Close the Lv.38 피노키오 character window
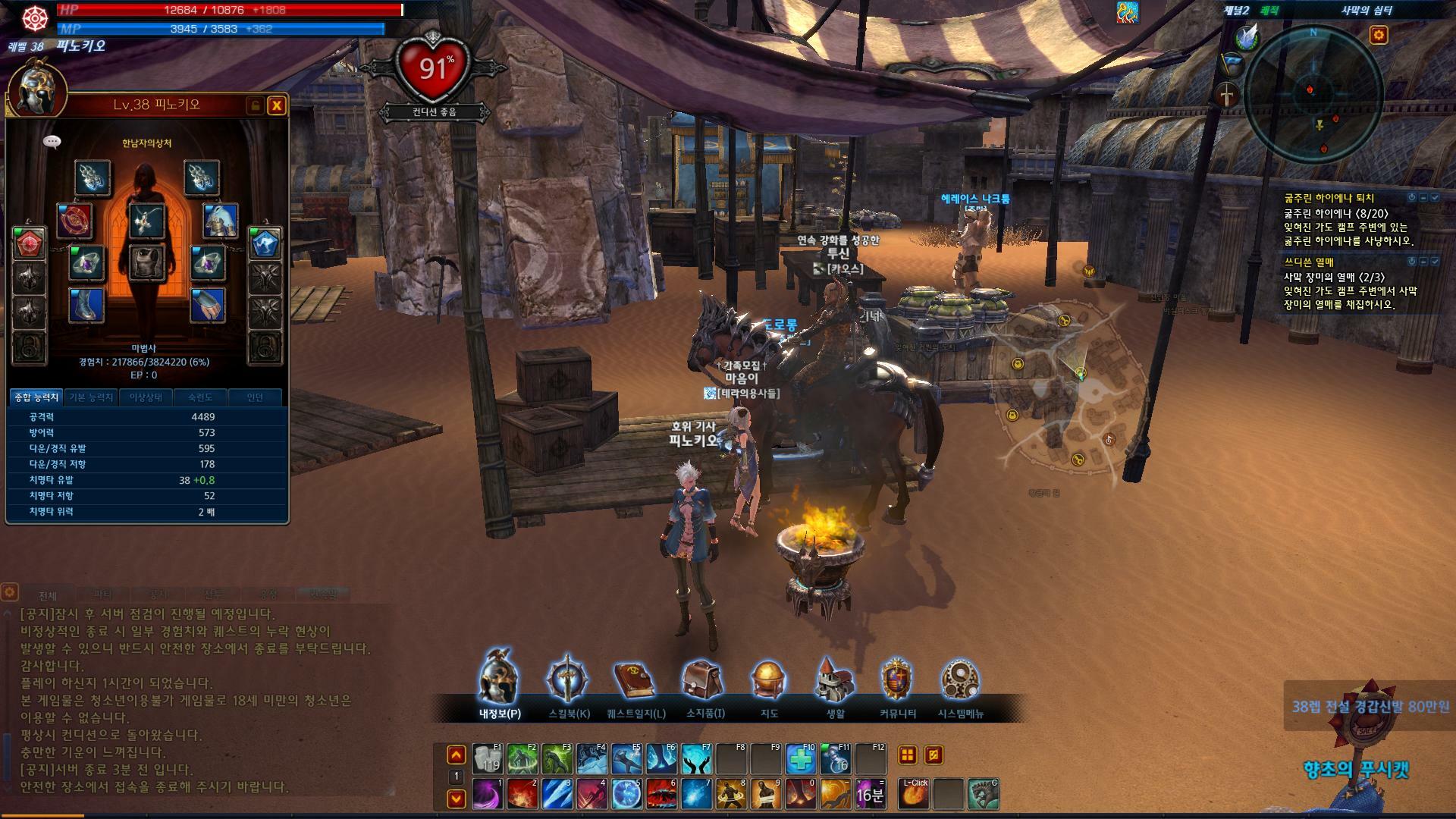The width and height of the screenshot is (1456, 819). [277, 105]
